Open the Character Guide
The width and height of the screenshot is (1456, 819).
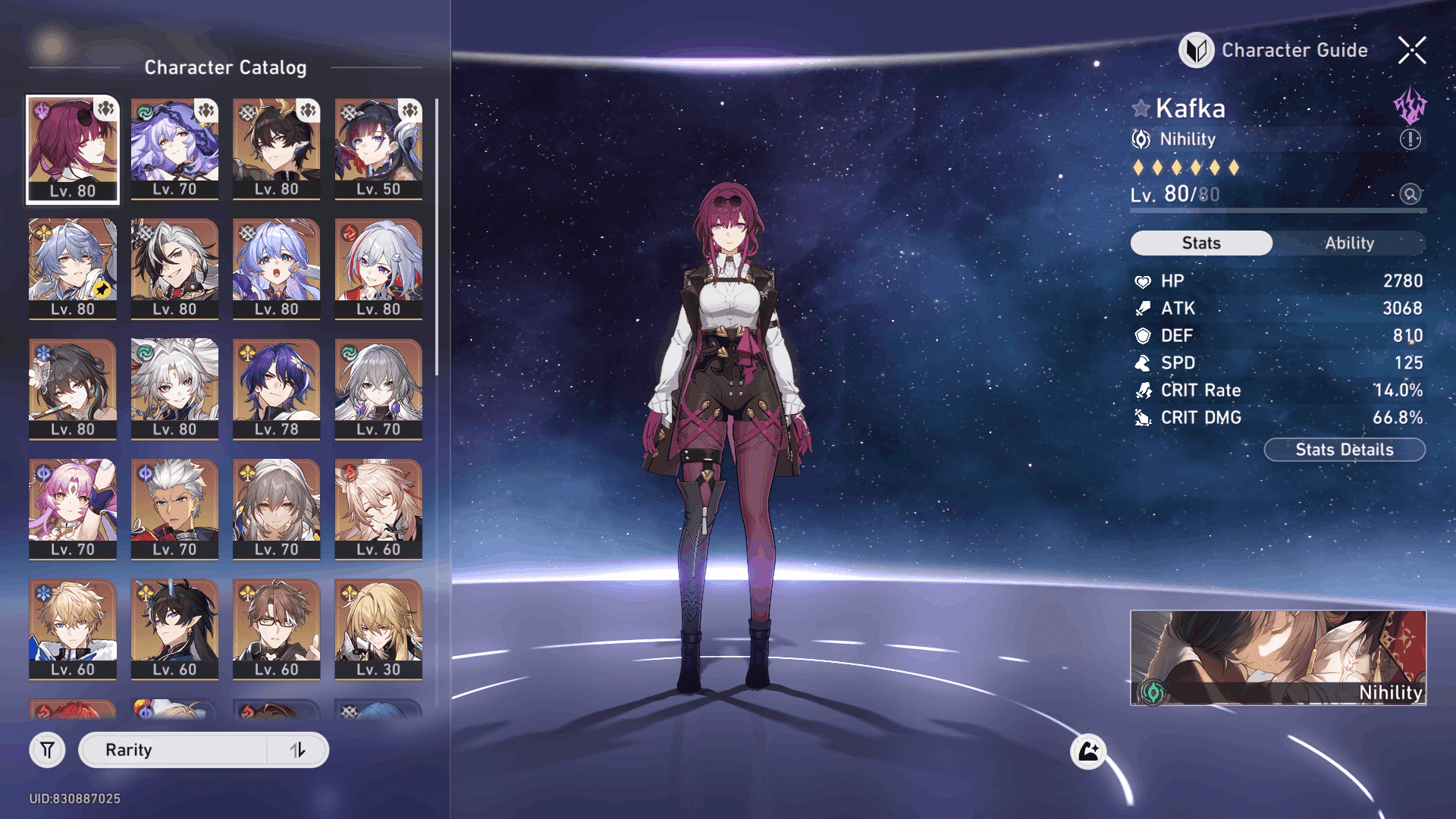1274,50
